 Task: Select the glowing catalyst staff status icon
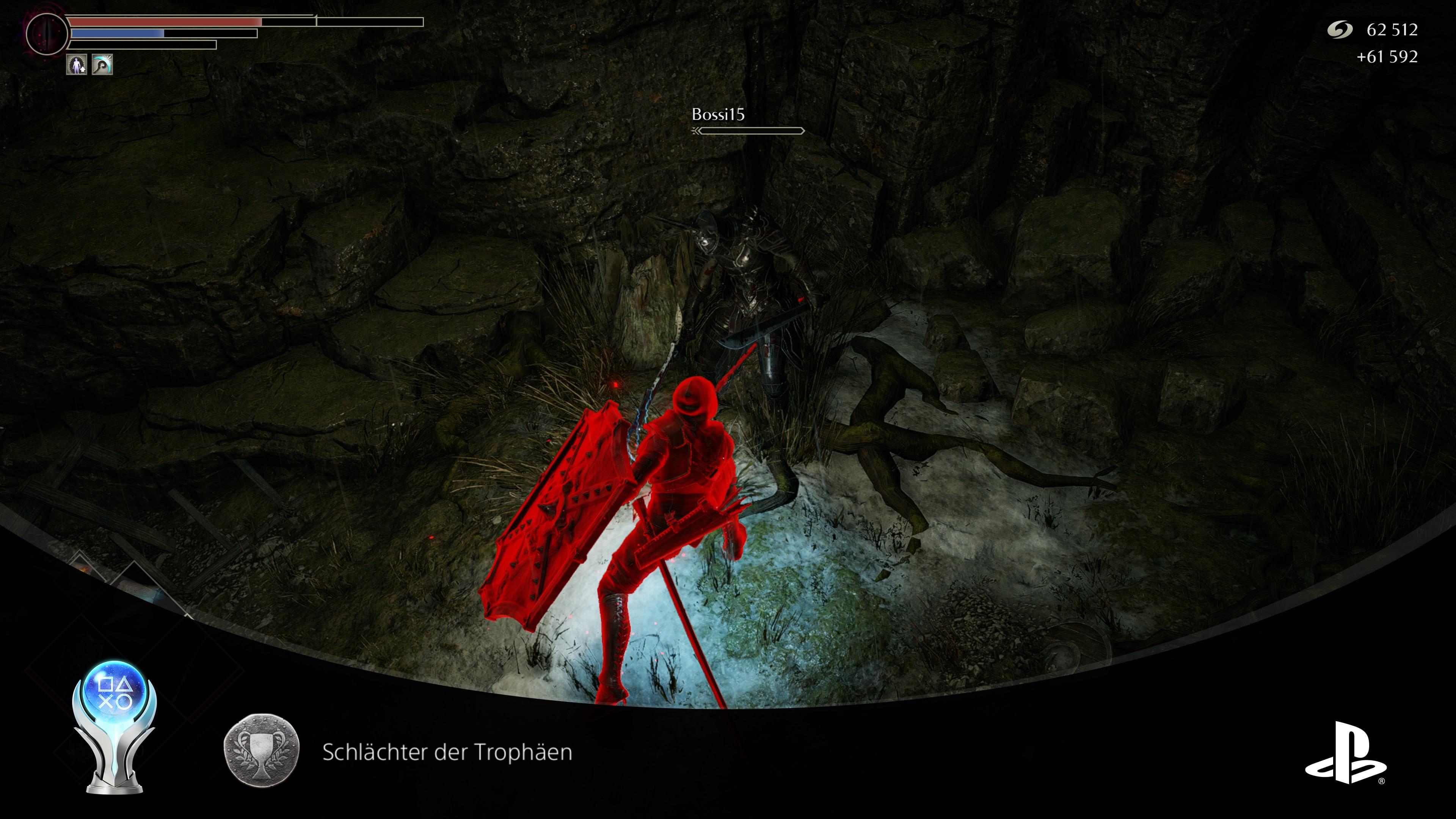coord(102,64)
